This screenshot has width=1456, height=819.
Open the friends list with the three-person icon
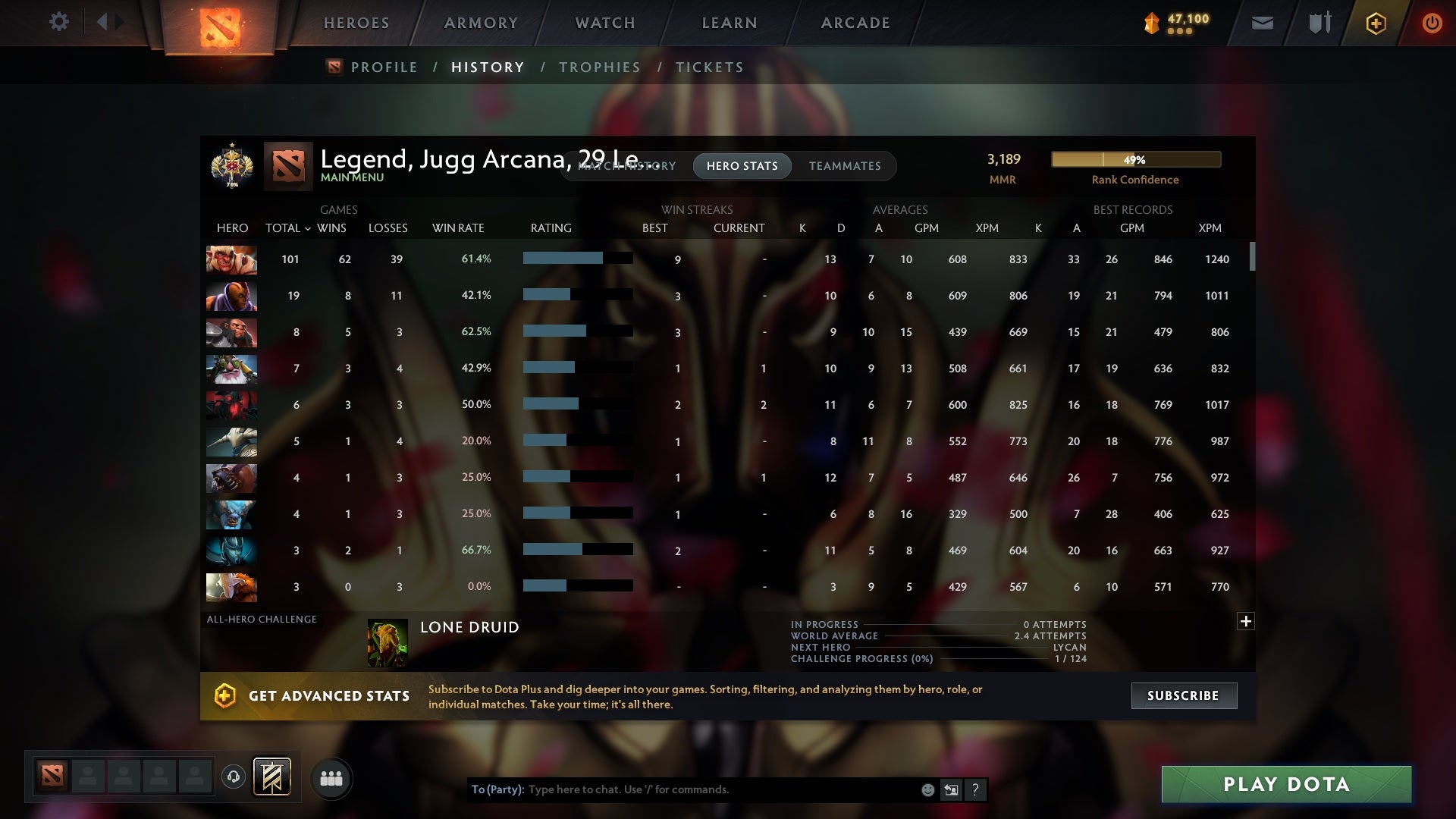(331, 778)
